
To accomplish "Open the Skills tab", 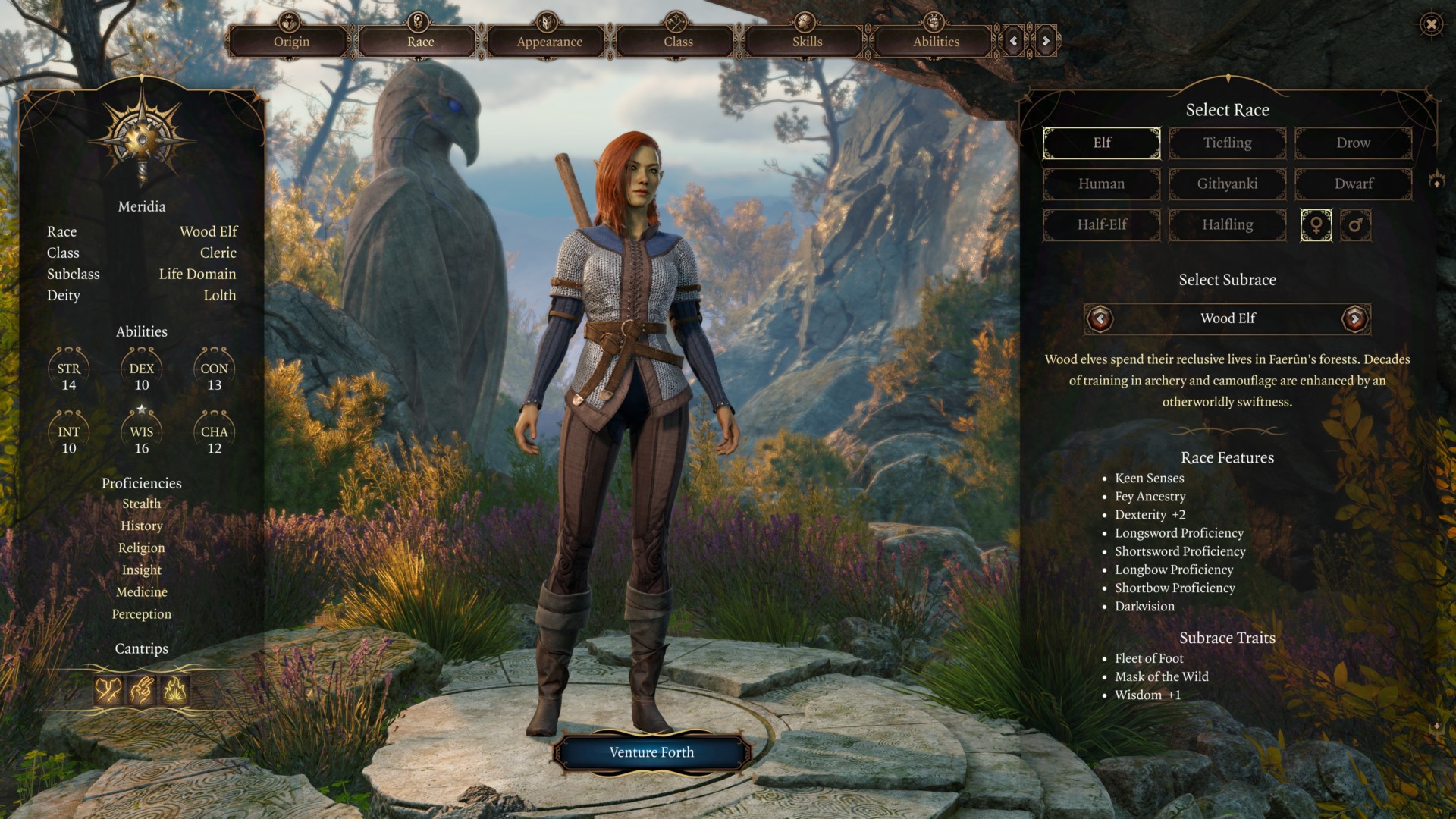I will [807, 41].
